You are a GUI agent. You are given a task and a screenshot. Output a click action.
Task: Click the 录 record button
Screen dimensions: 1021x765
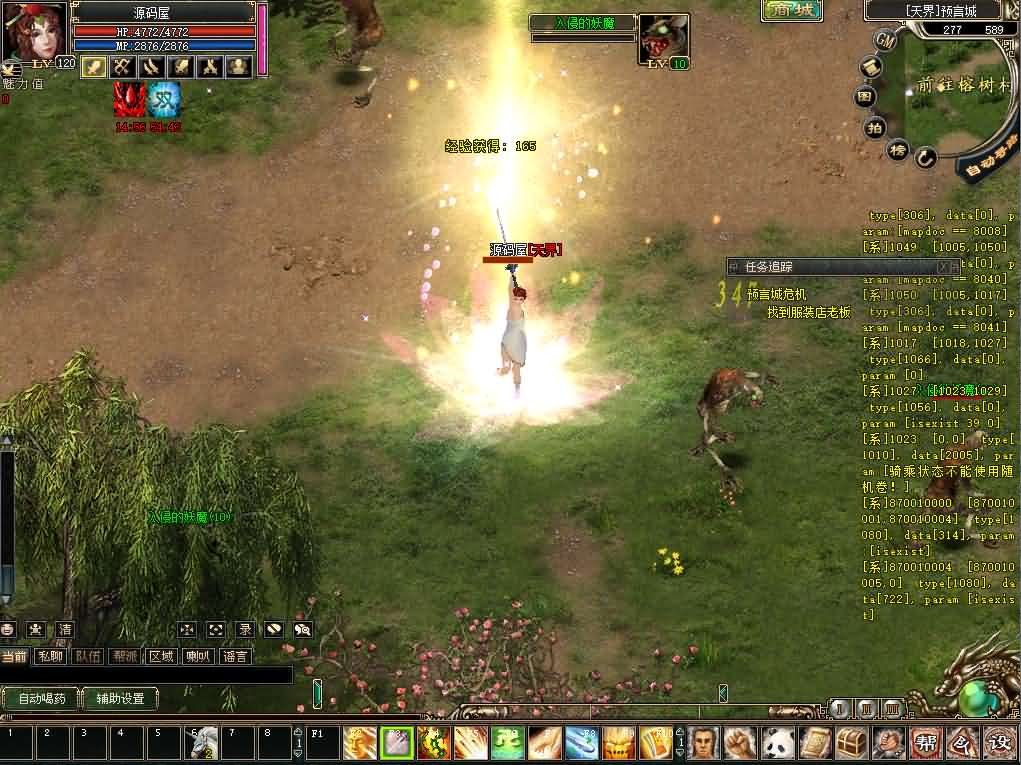pyautogui.click(x=244, y=630)
